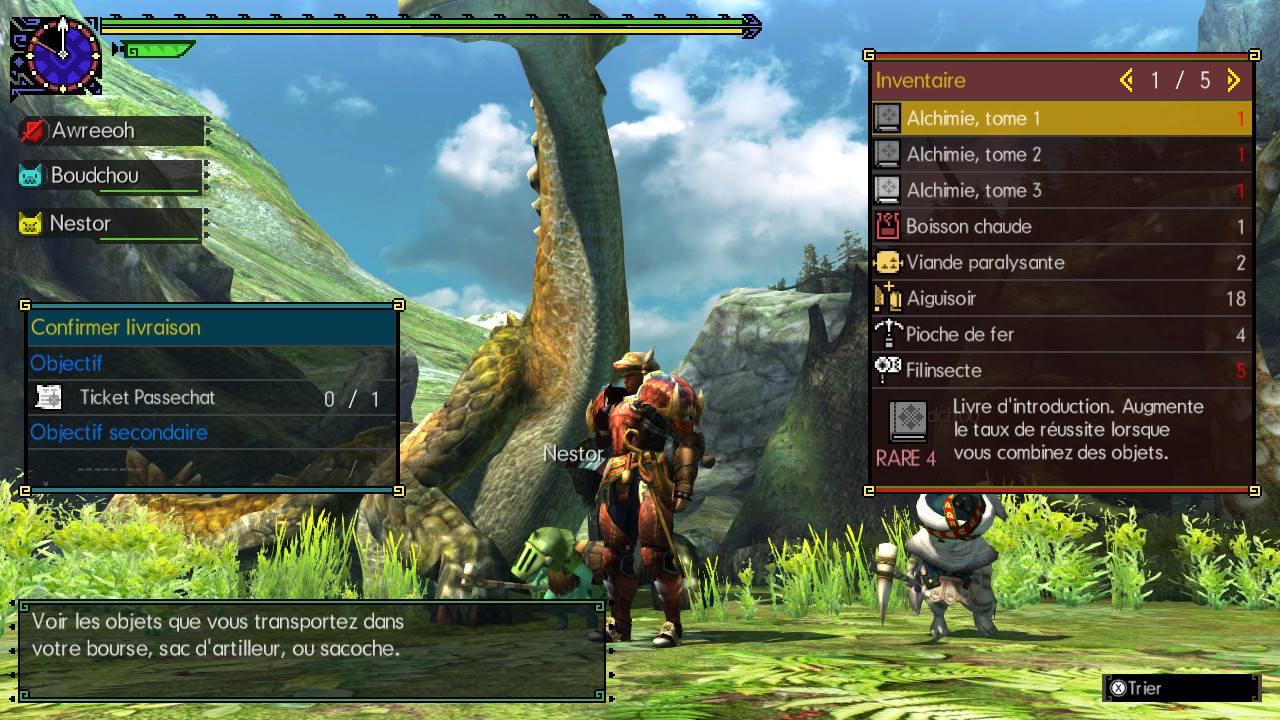This screenshot has height=720, width=1280.
Task: Open the Confirmer livraison option
Action: (212, 328)
